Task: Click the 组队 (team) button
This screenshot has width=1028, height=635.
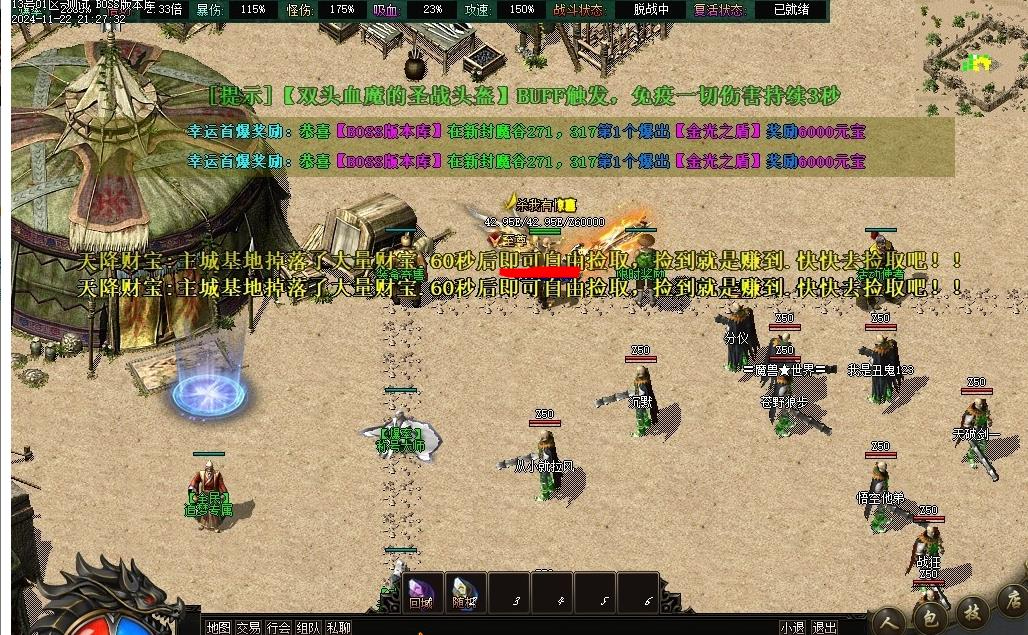Action: pyautogui.click(x=308, y=627)
